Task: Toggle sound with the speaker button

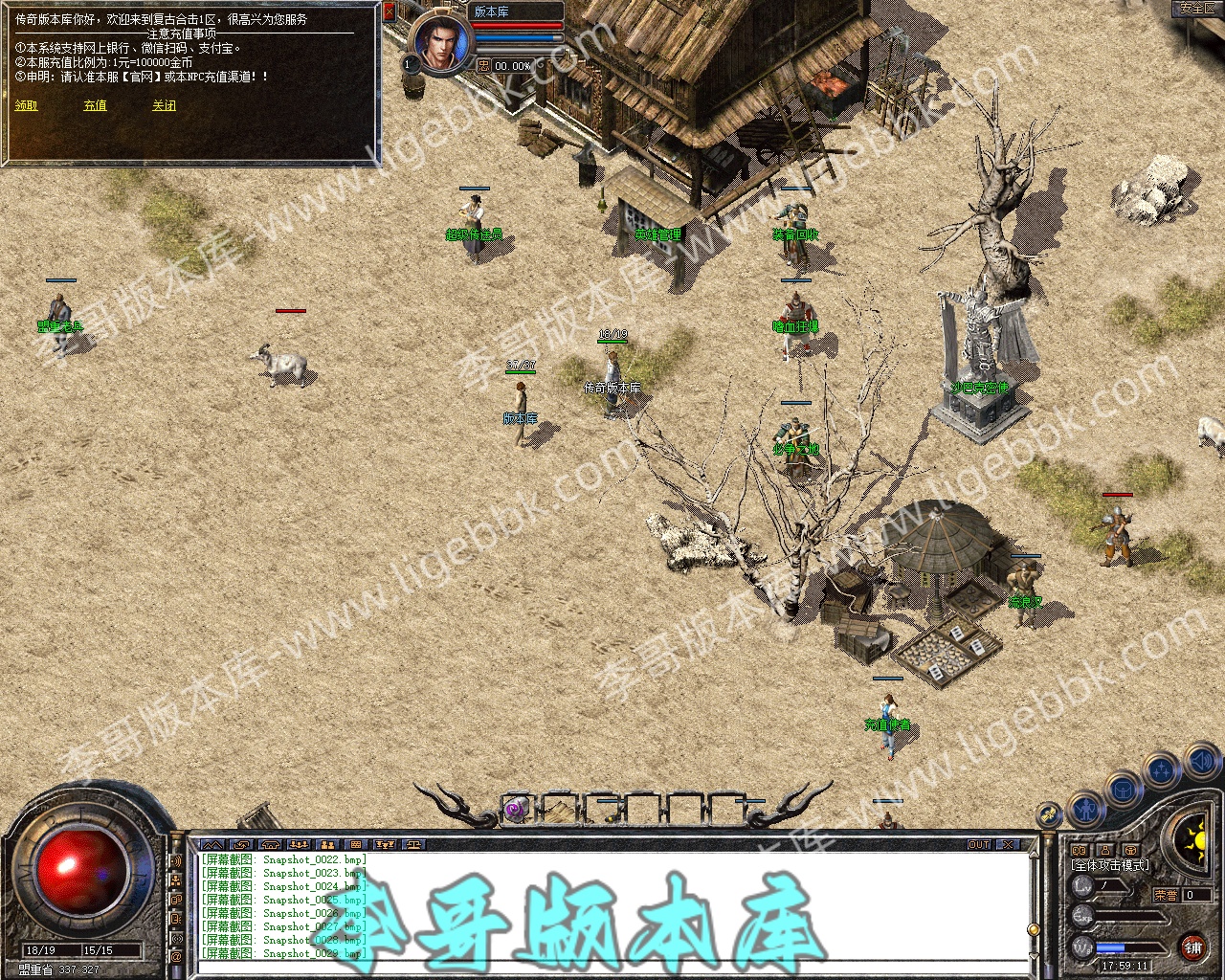Action: [x=1202, y=762]
